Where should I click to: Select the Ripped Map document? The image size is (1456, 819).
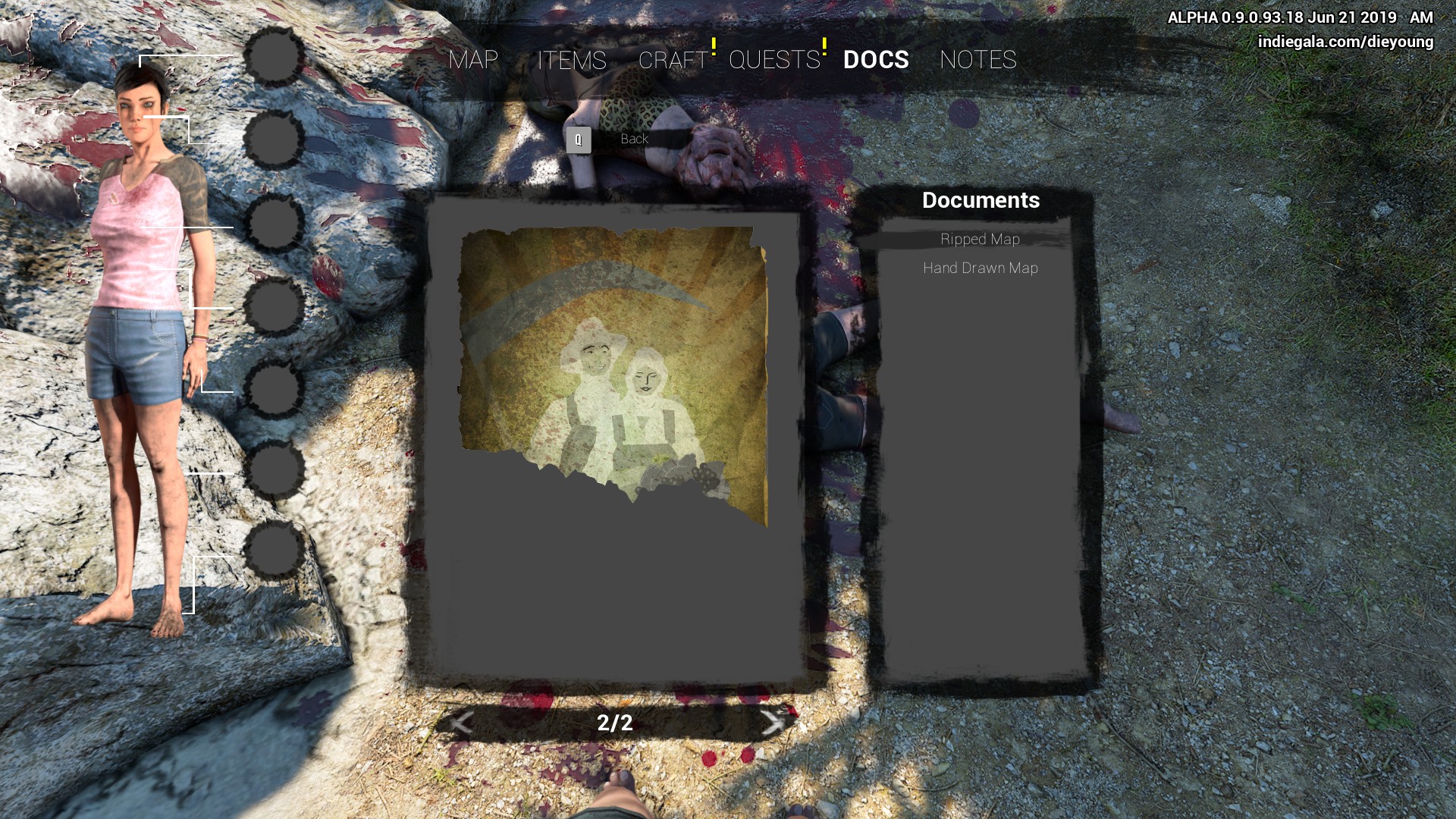click(980, 240)
